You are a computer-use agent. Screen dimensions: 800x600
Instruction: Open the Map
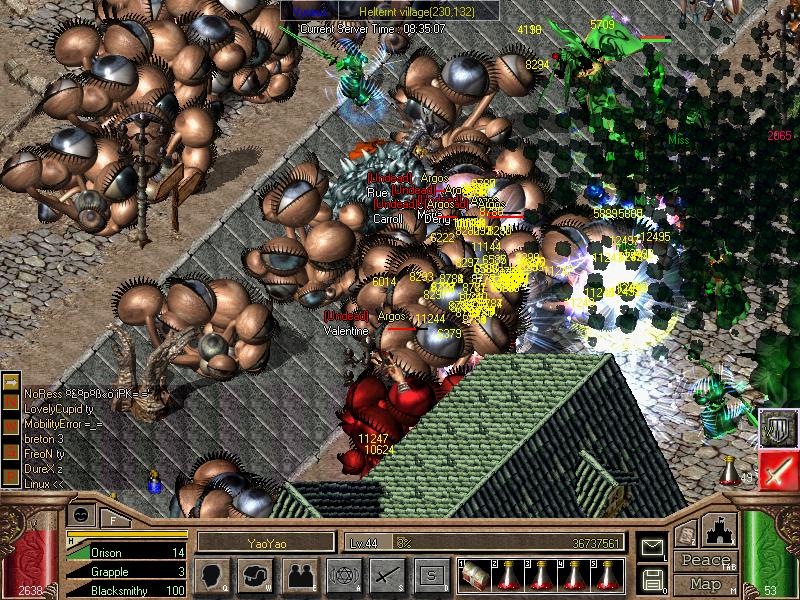click(704, 583)
